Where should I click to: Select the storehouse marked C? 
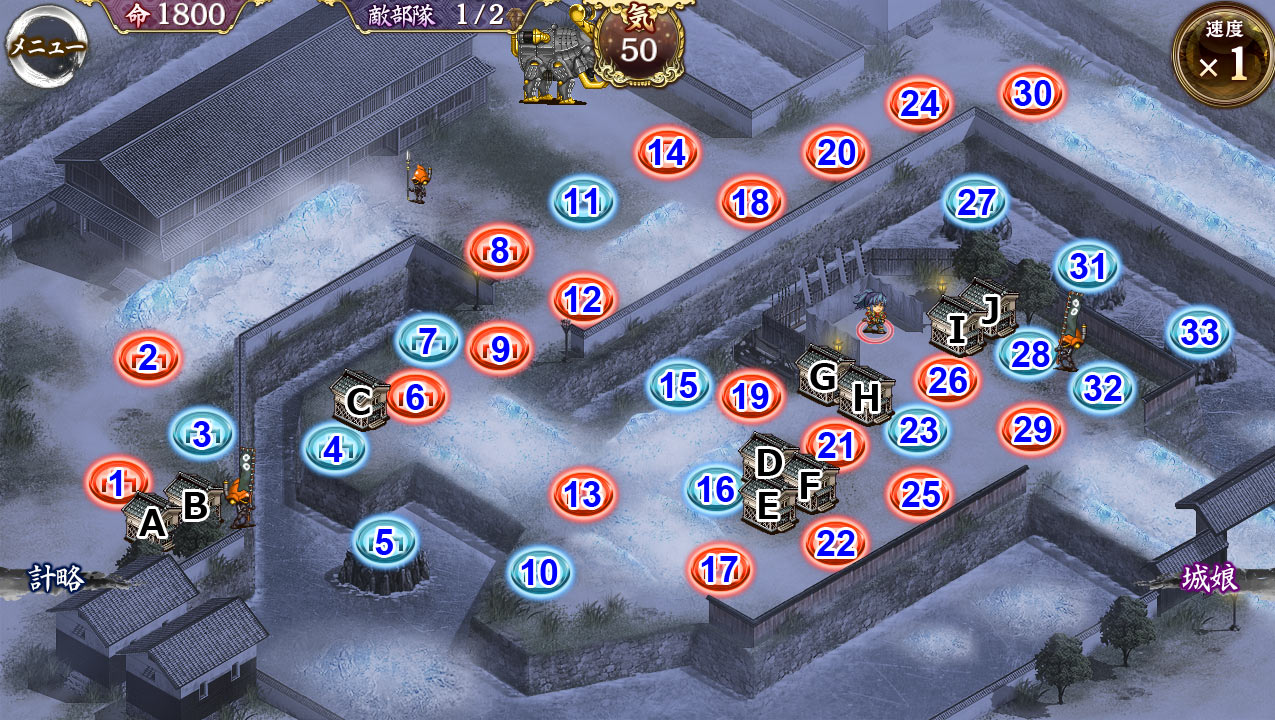pos(359,400)
